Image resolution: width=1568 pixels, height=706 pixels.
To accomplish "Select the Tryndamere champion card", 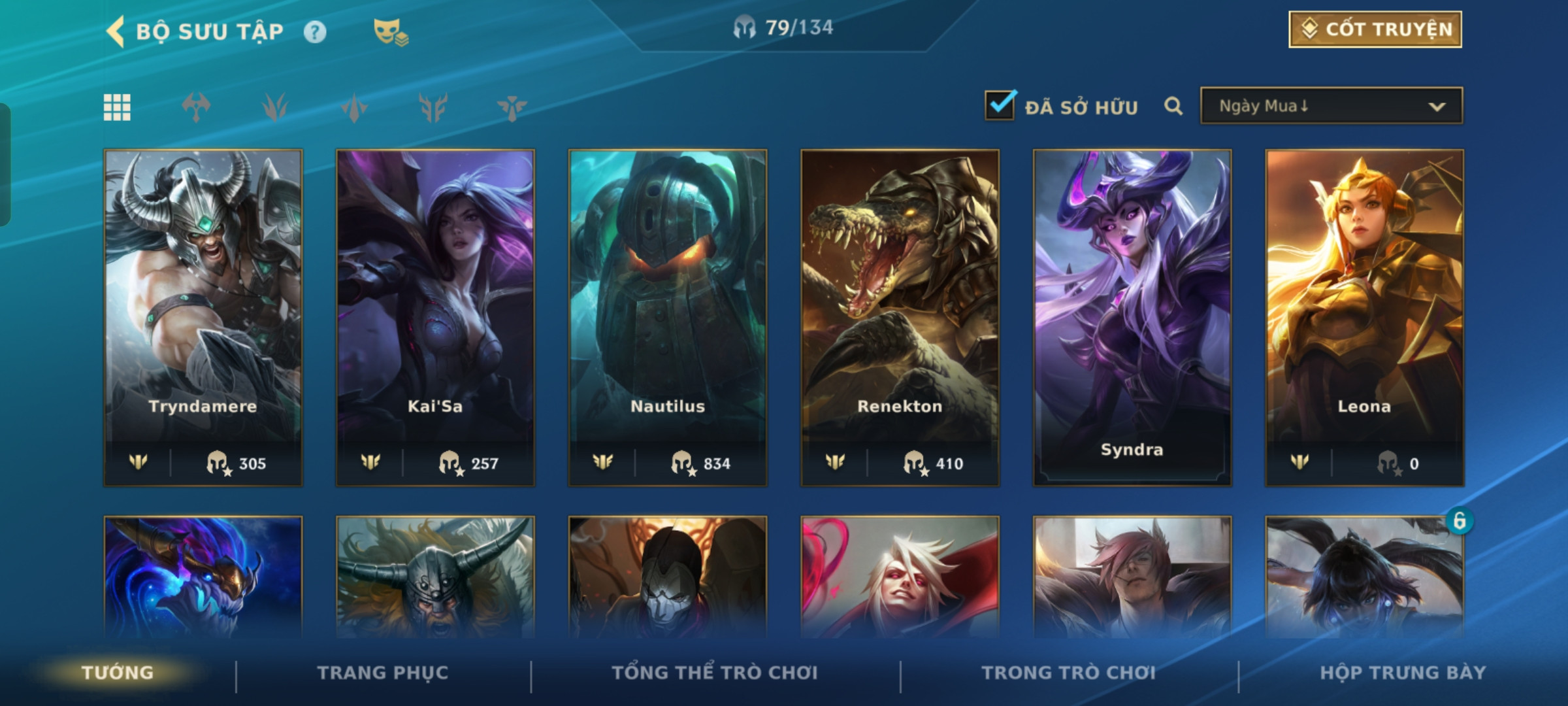I will (x=203, y=317).
